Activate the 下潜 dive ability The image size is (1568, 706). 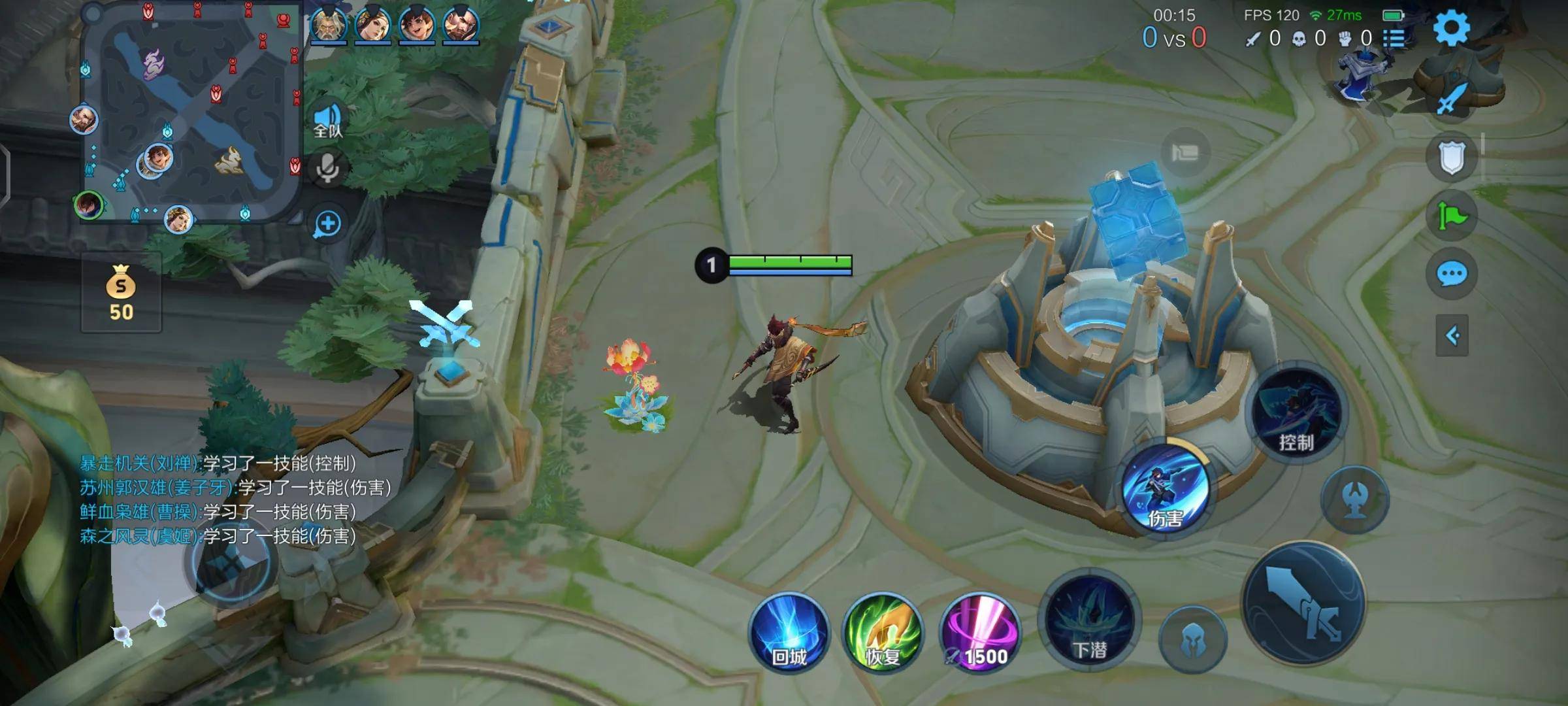click(1090, 621)
